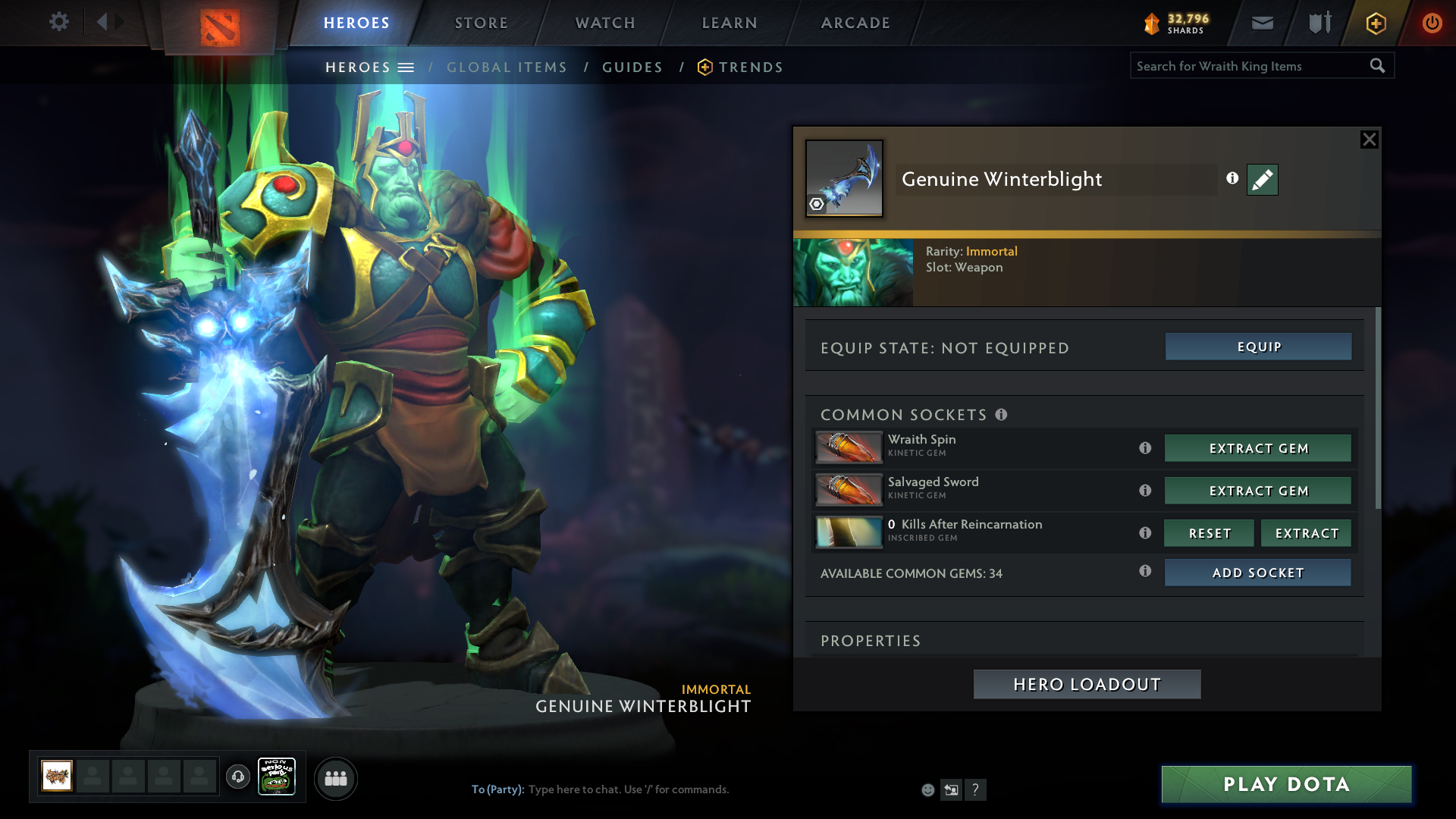This screenshot has height=819, width=1456.
Task: Quit the game with the power button
Action: (1432, 23)
